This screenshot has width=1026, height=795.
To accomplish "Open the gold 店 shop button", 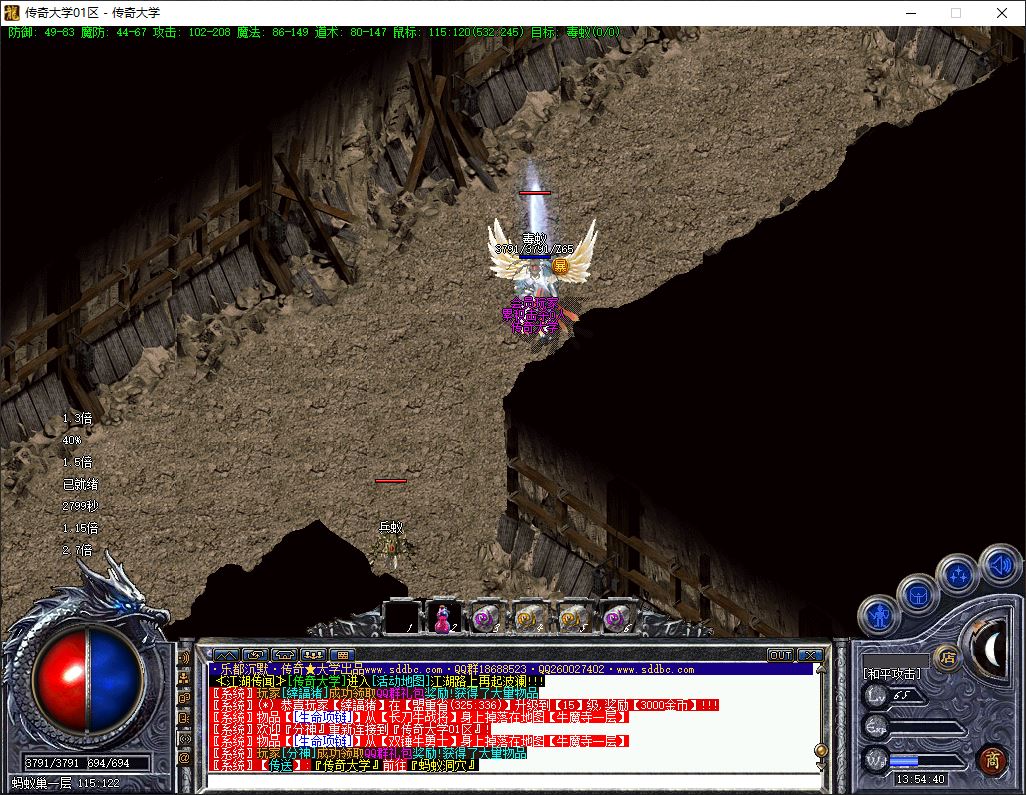I will [x=946, y=657].
